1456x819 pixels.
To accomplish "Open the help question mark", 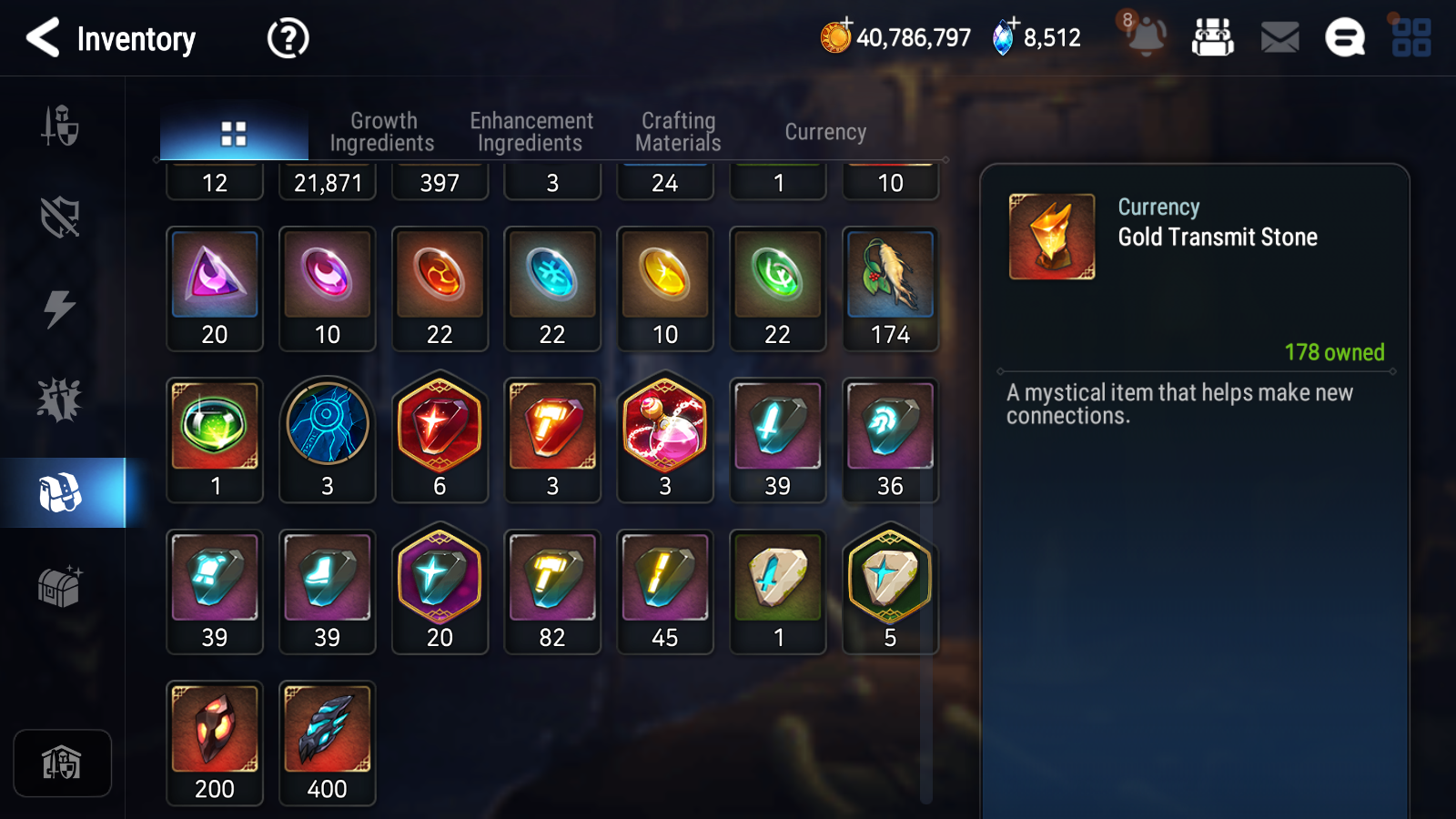I will click(288, 38).
